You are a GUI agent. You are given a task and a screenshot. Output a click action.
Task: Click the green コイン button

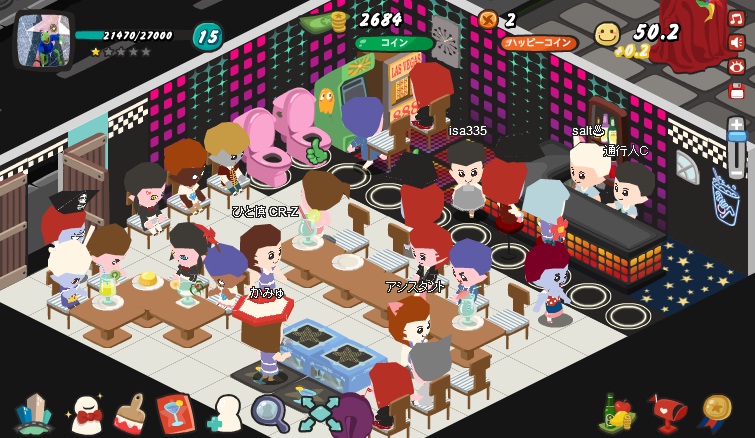[393, 43]
